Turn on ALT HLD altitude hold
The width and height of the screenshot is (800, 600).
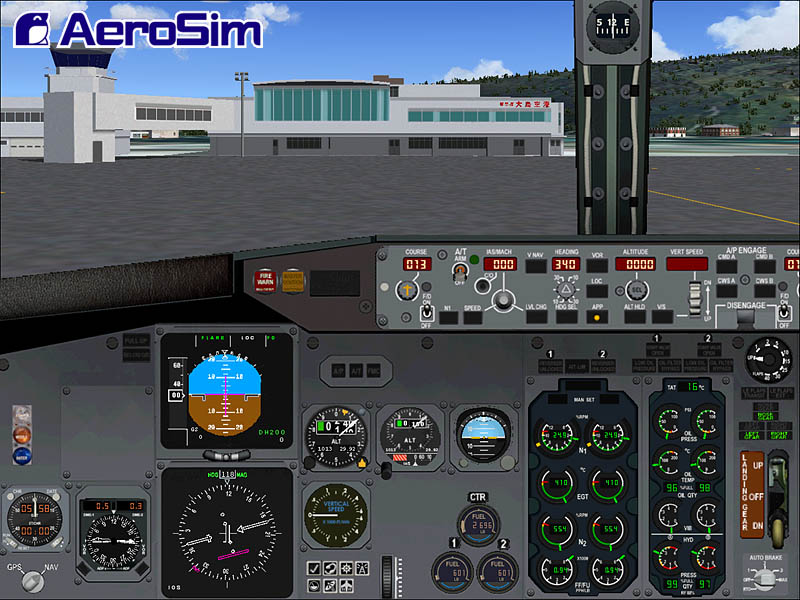(635, 317)
